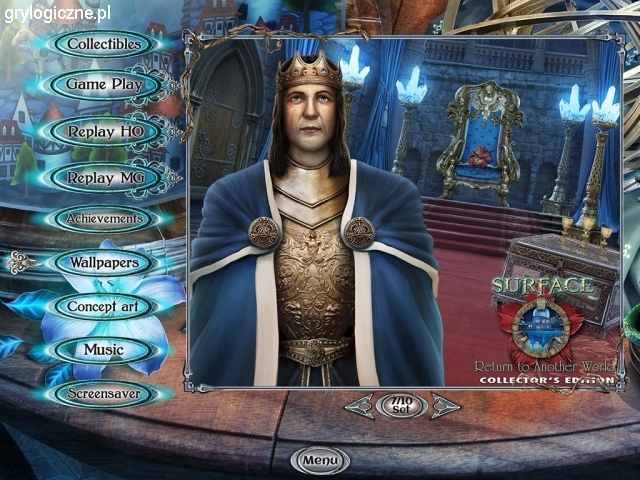Screen dimensions: 640x480
Task: View the Achievements page
Action: point(104,219)
